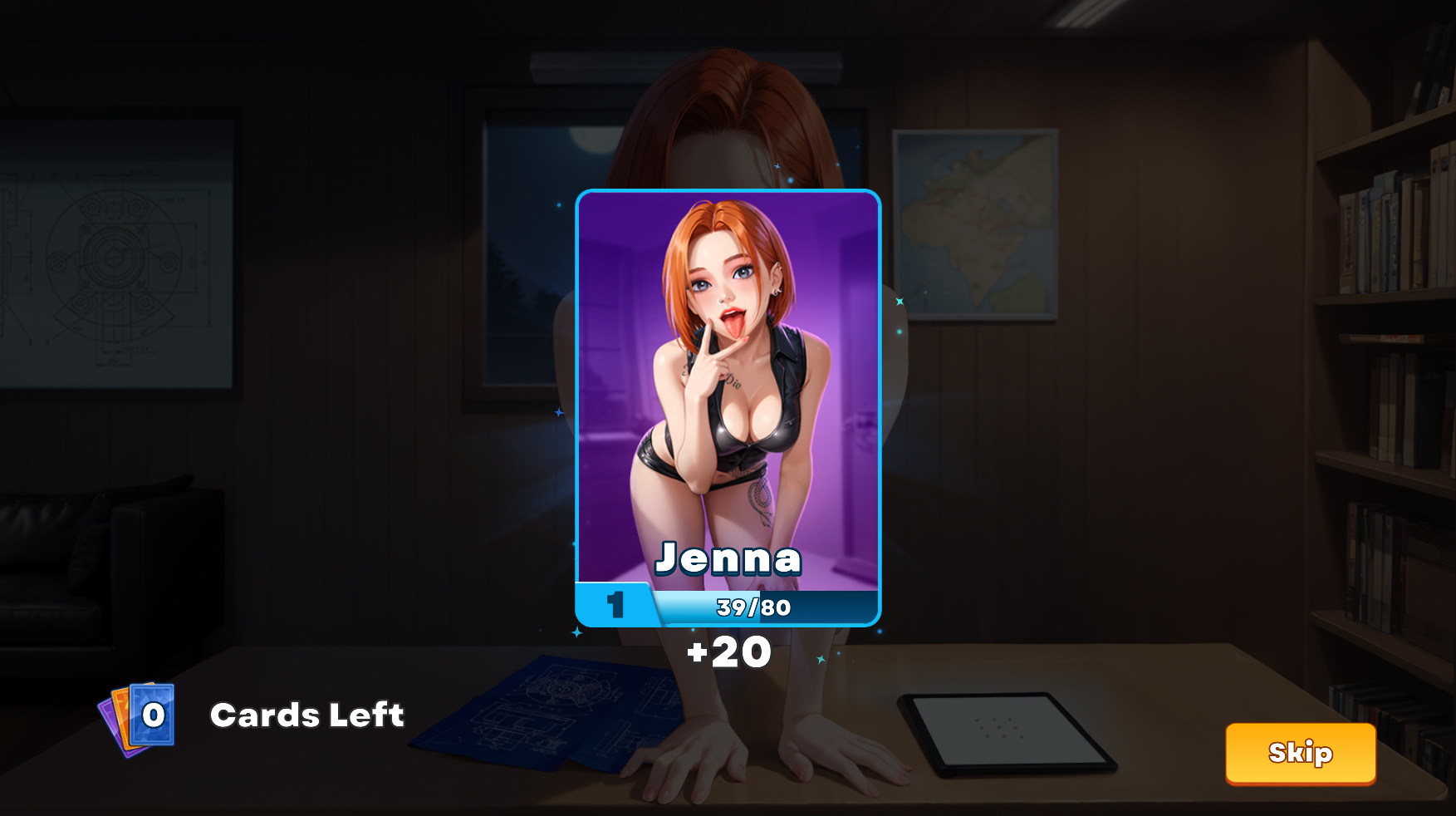
Task: Click the Cards Left label
Action: pyautogui.click(x=308, y=715)
